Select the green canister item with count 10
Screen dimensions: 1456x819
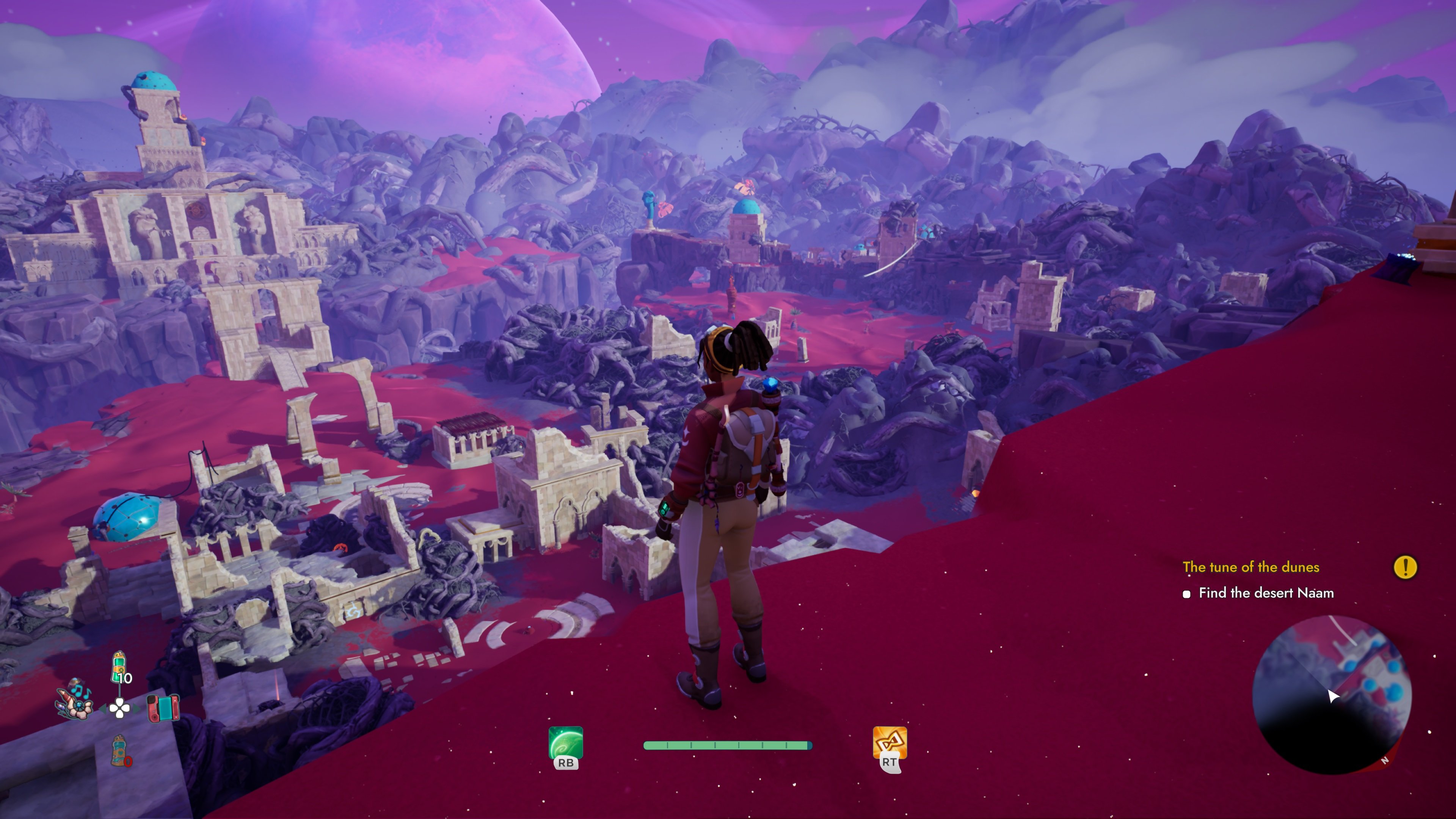point(120,667)
